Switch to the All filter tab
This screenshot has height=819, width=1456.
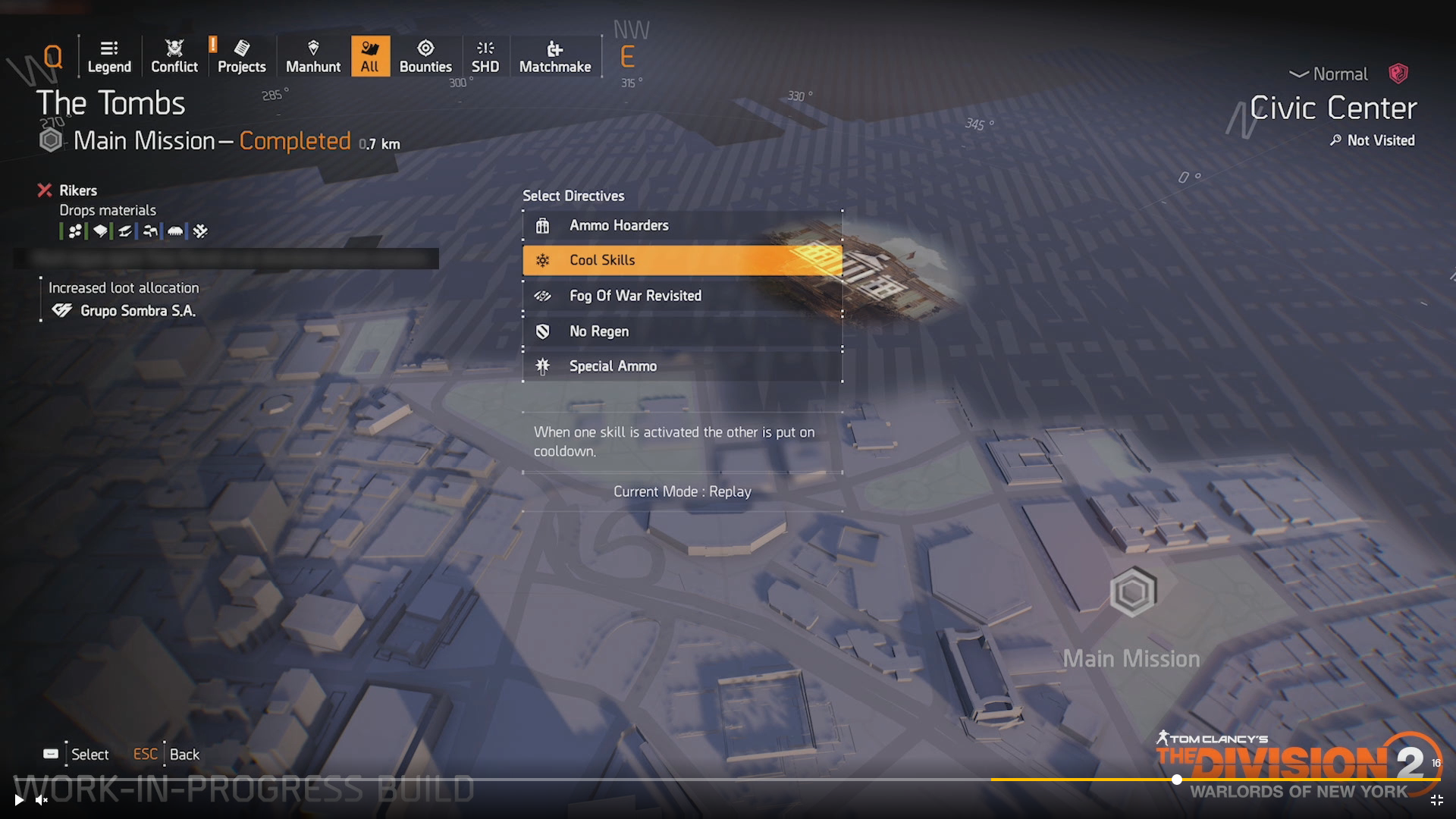(370, 55)
